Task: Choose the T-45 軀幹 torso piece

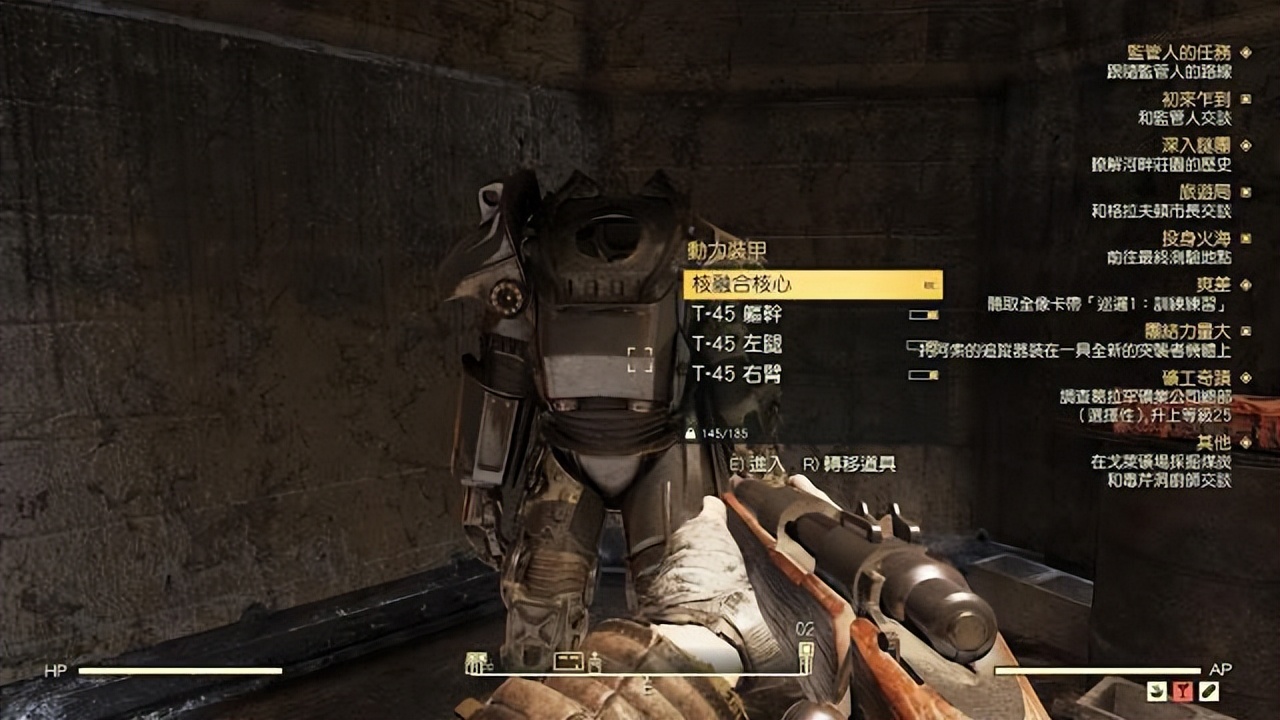Action: [737, 314]
